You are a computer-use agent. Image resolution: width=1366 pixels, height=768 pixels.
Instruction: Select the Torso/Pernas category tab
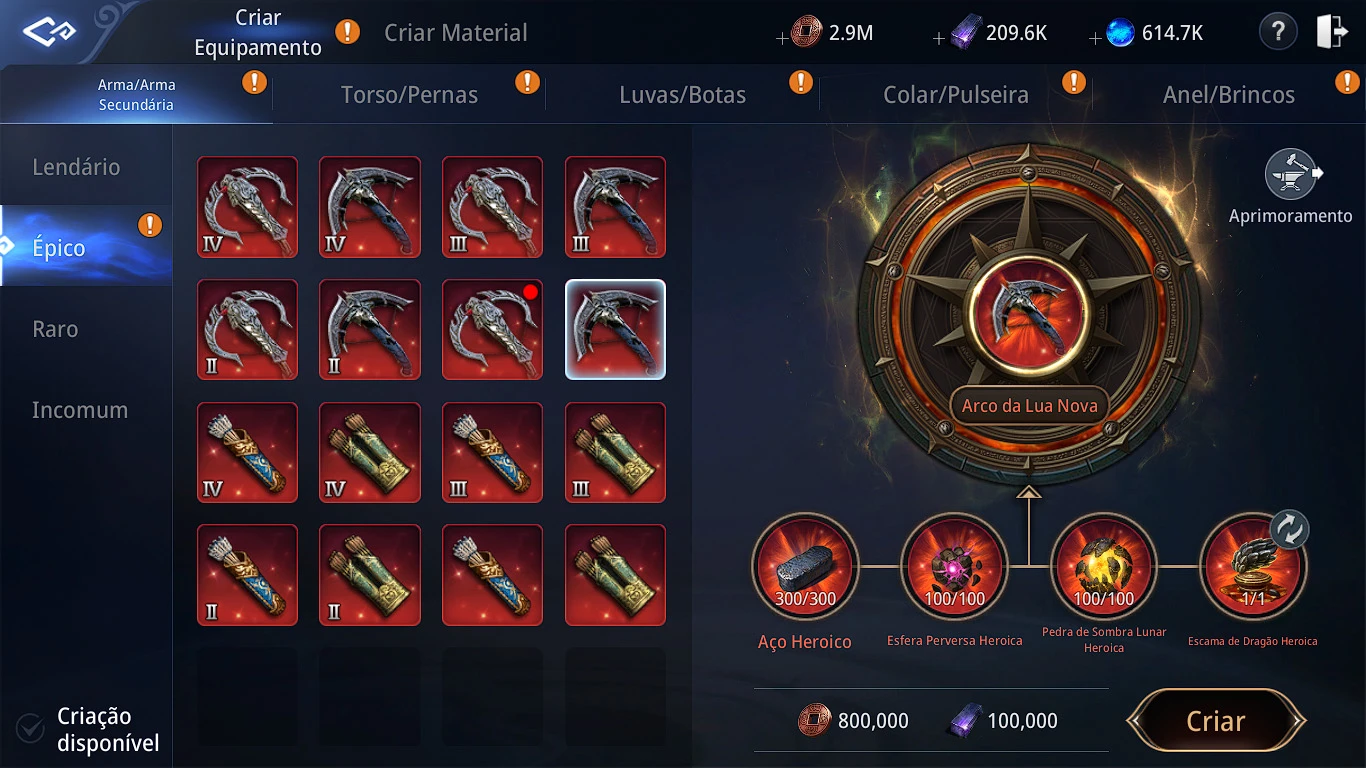click(x=409, y=95)
